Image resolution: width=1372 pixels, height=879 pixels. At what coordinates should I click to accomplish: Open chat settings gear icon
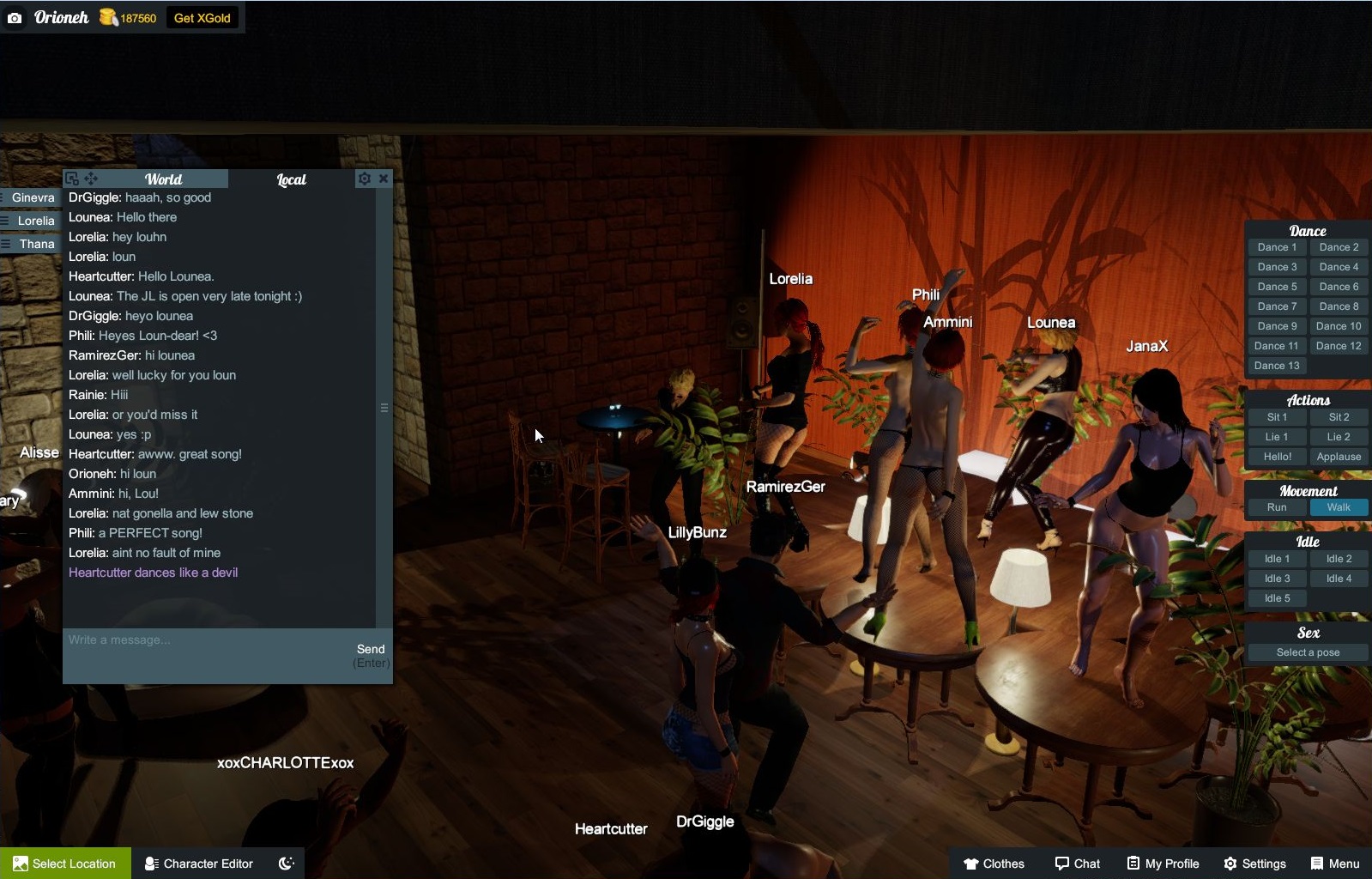tap(365, 179)
